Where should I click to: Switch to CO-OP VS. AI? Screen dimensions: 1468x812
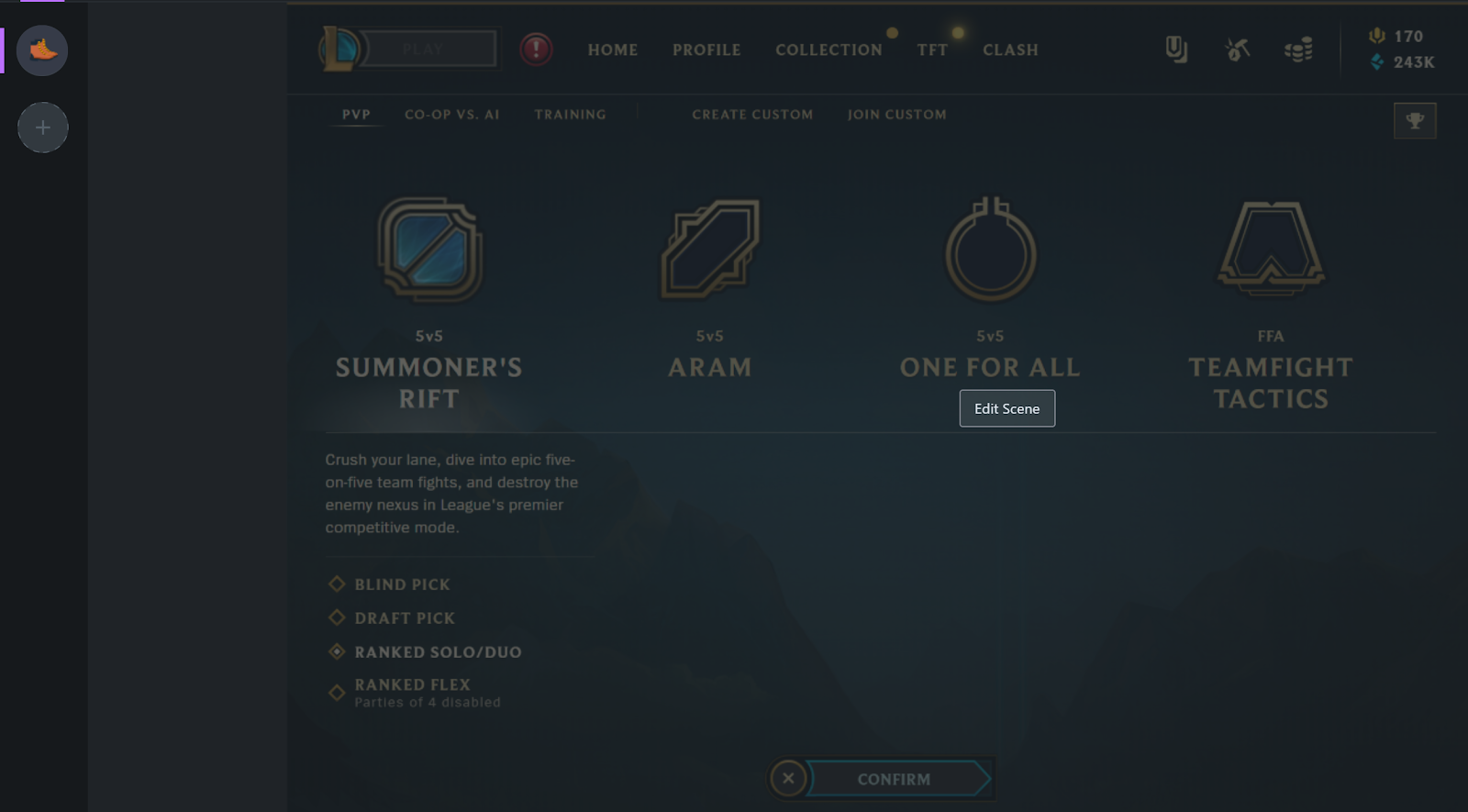click(x=451, y=115)
